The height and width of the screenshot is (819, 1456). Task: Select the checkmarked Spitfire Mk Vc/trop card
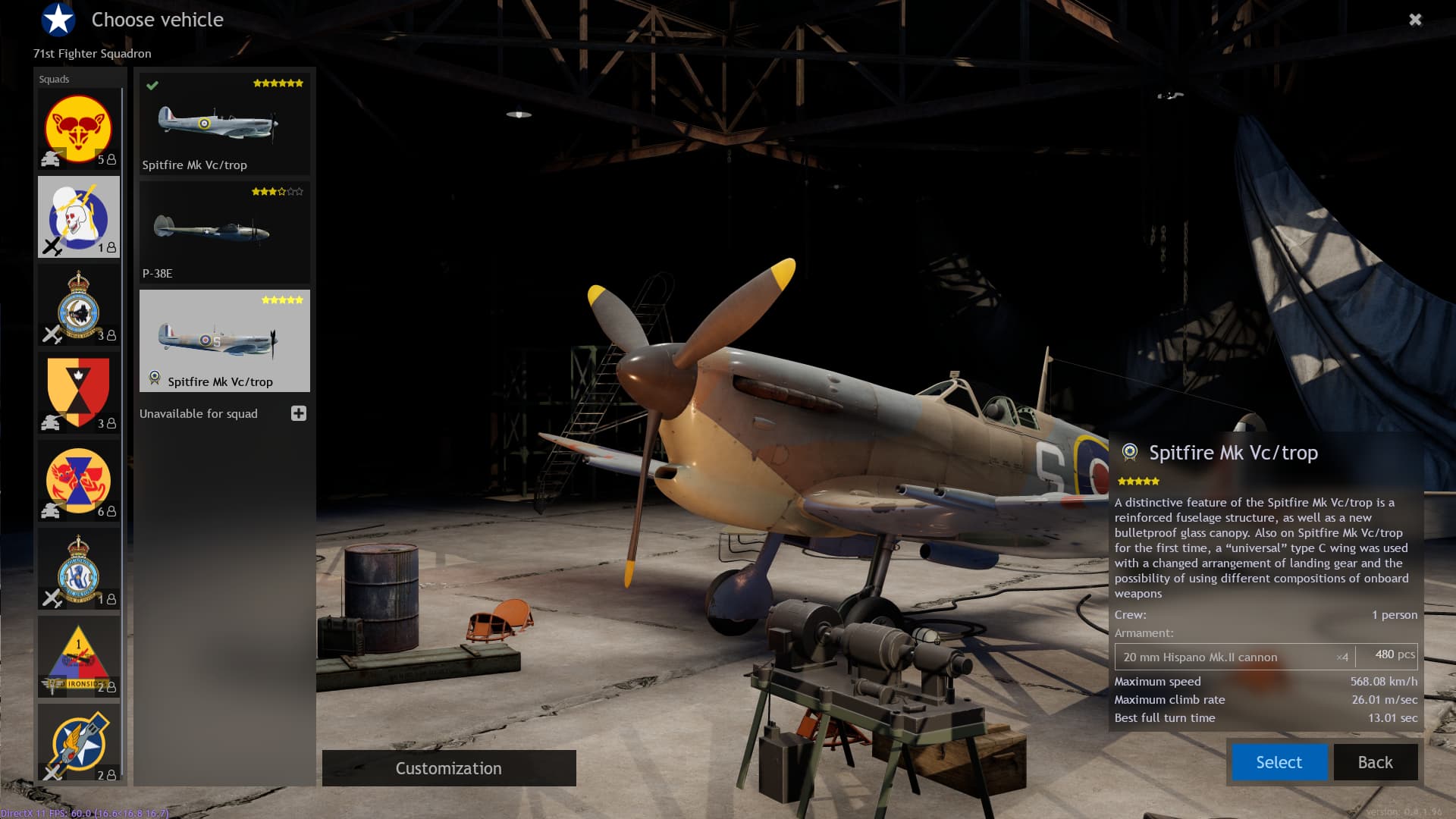224,124
